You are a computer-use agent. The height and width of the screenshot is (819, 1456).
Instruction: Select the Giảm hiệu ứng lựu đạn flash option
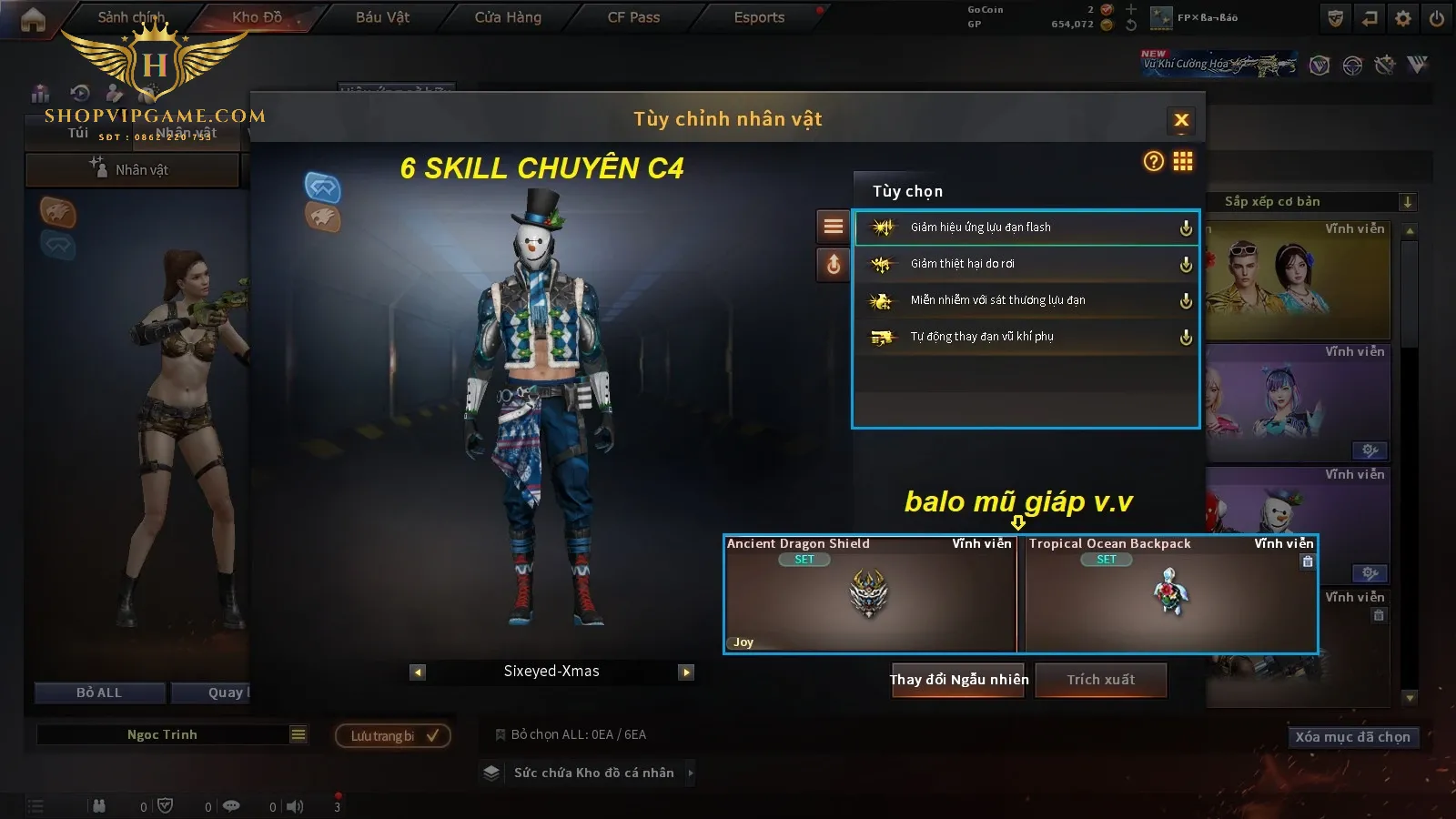pyautogui.click(x=1026, y=227)
